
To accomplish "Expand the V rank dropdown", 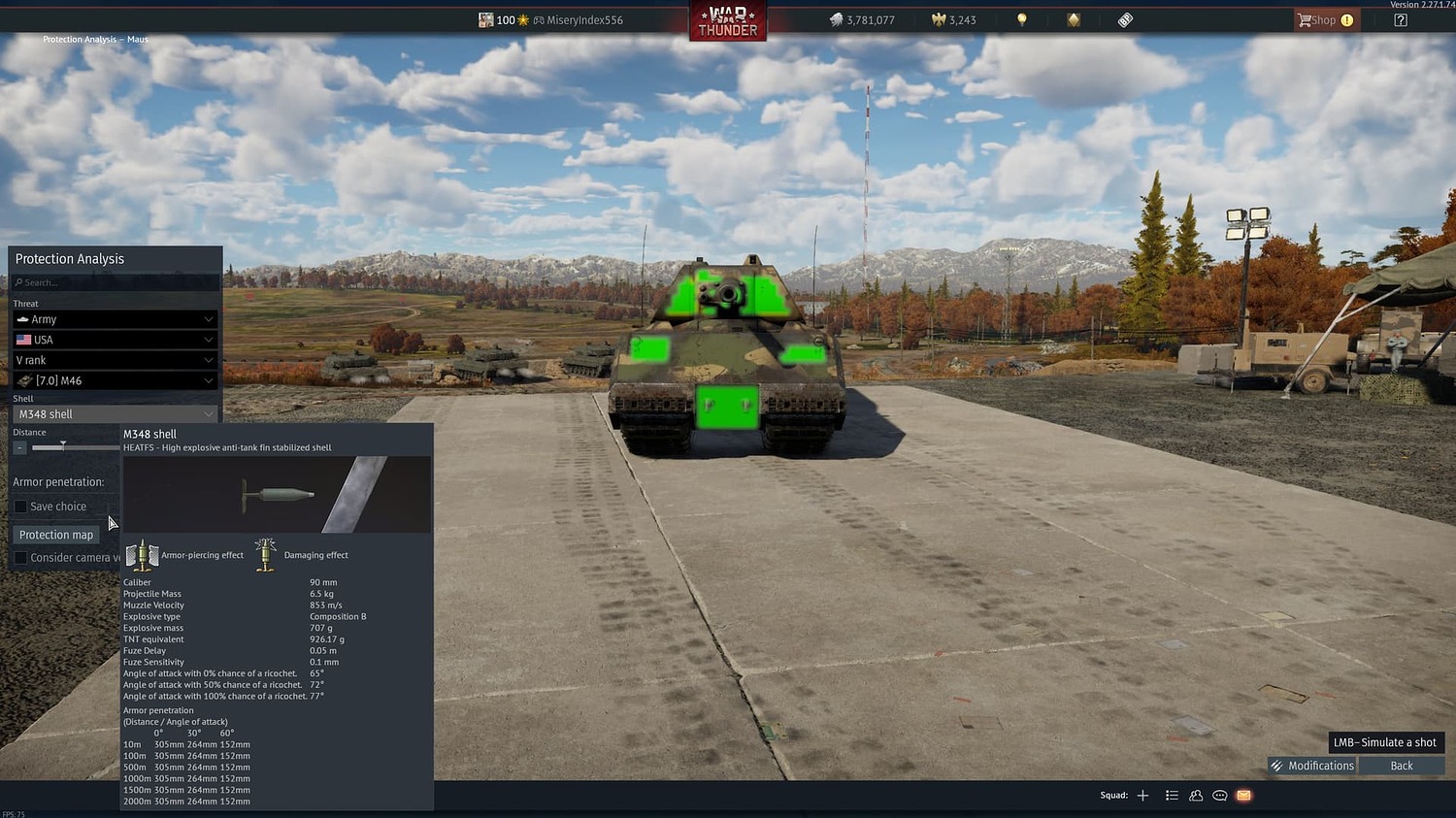I will pyautogui.click(x=115, y=359).
